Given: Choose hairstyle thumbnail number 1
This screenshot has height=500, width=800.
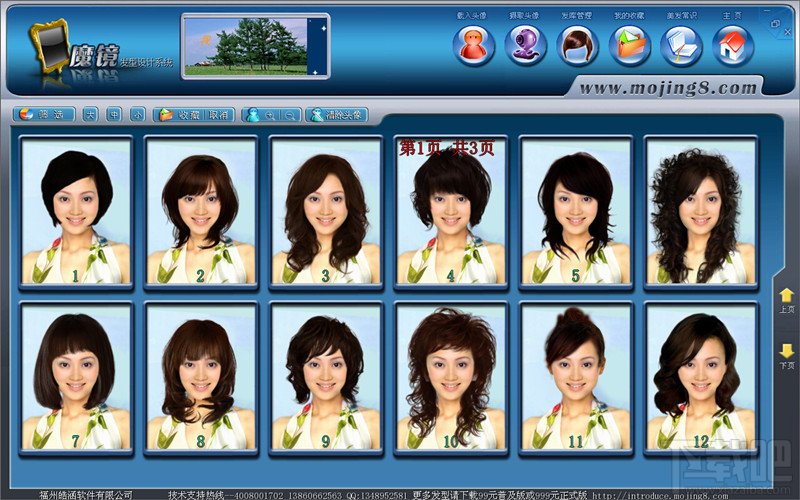Looking at the screenshot, I should [x=76, y=212].
